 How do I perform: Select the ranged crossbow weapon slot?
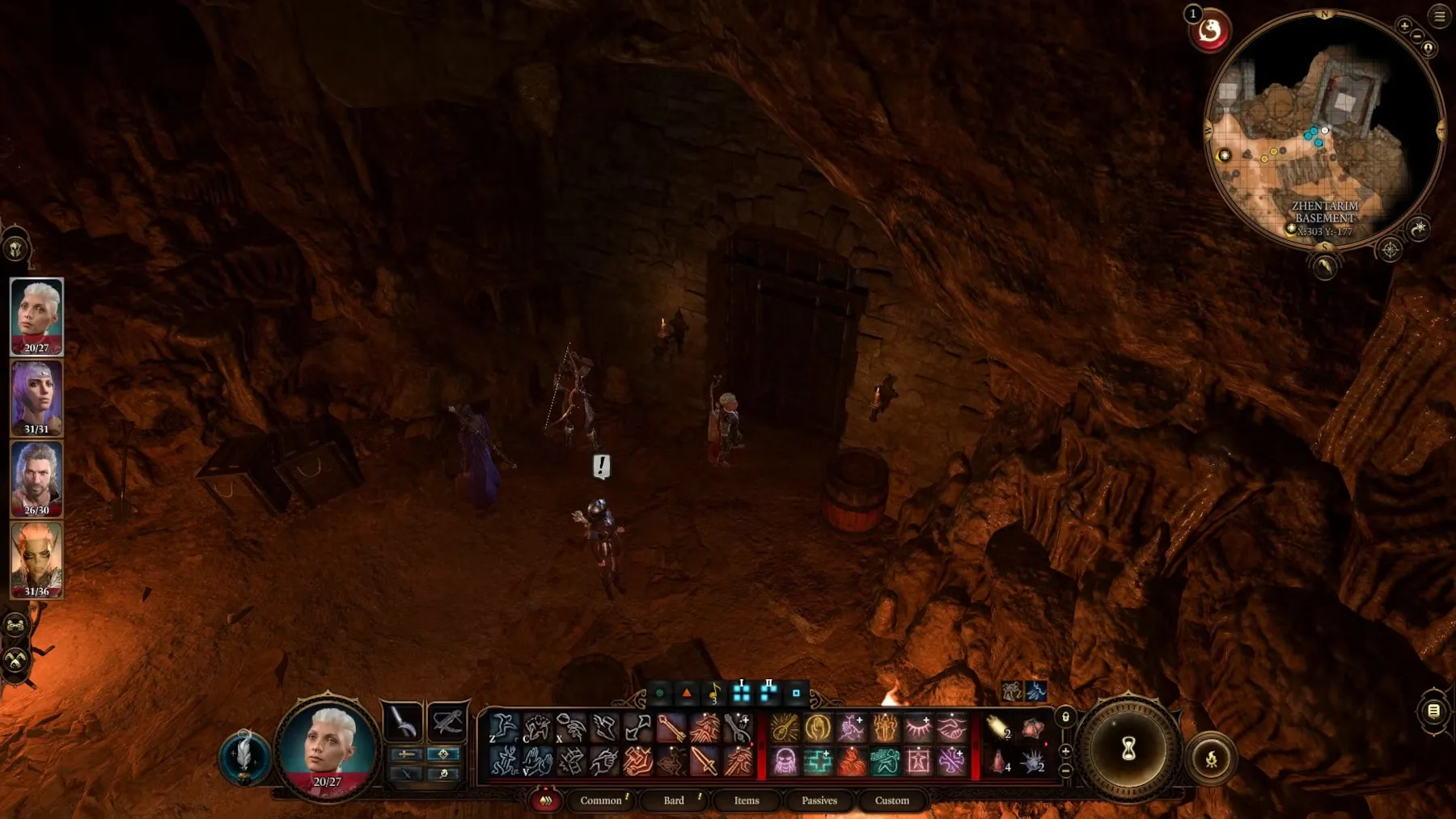(x=447, y=721)
